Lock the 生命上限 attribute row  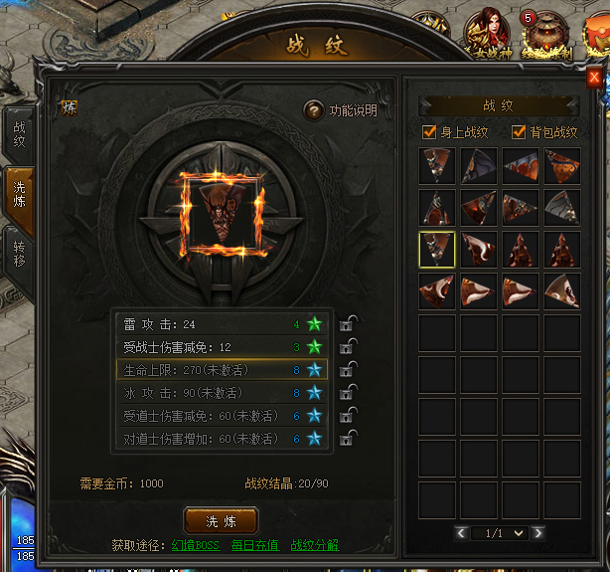pos(349,369)
